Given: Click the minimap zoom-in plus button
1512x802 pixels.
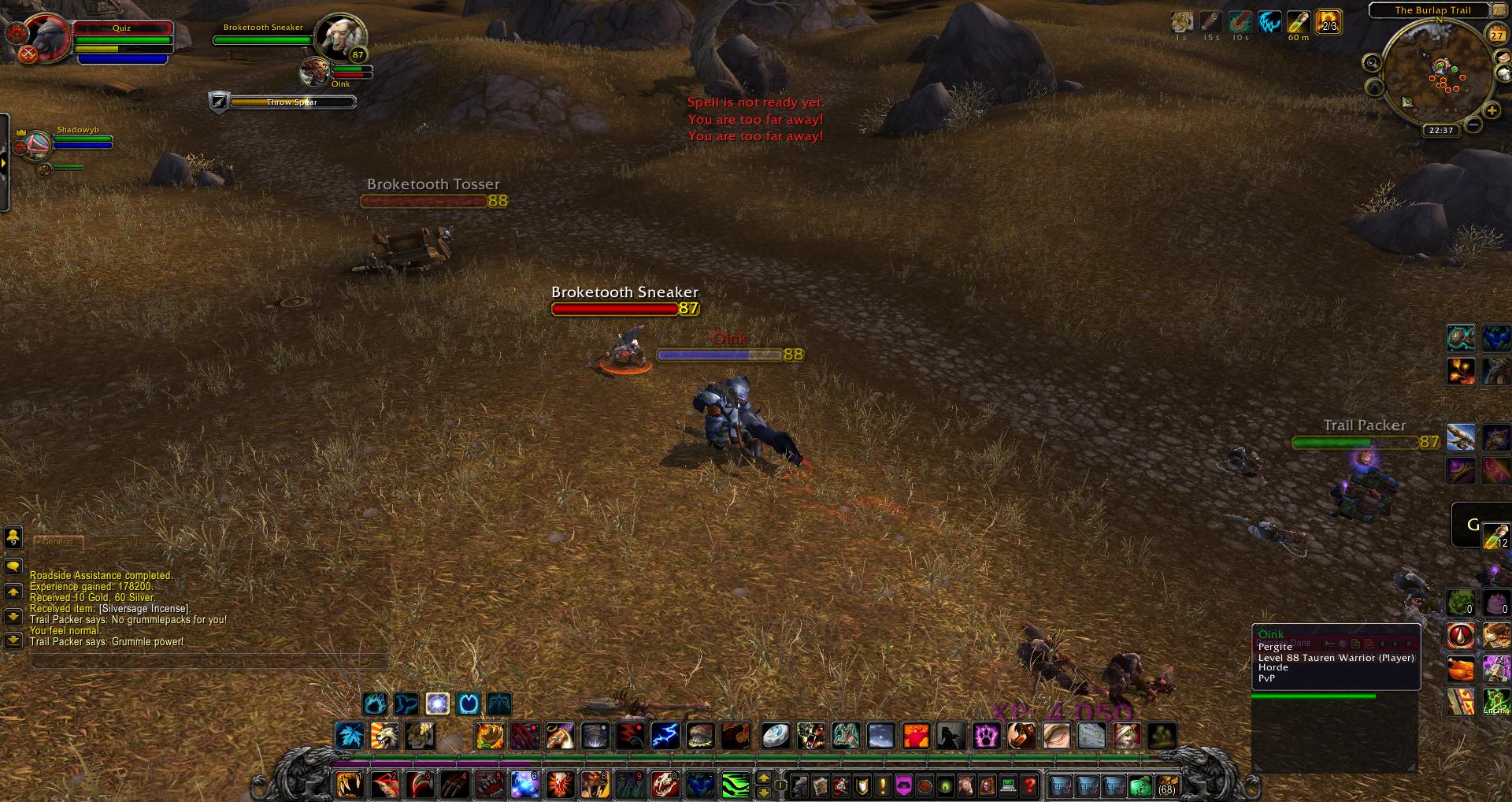Looking at the screenshot, I should point(1492,110).
